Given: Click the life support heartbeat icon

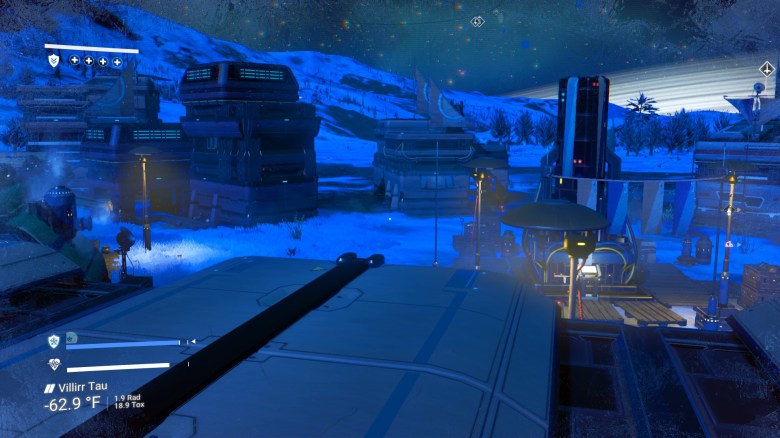Looking at the screenshot, I should 54,365.
